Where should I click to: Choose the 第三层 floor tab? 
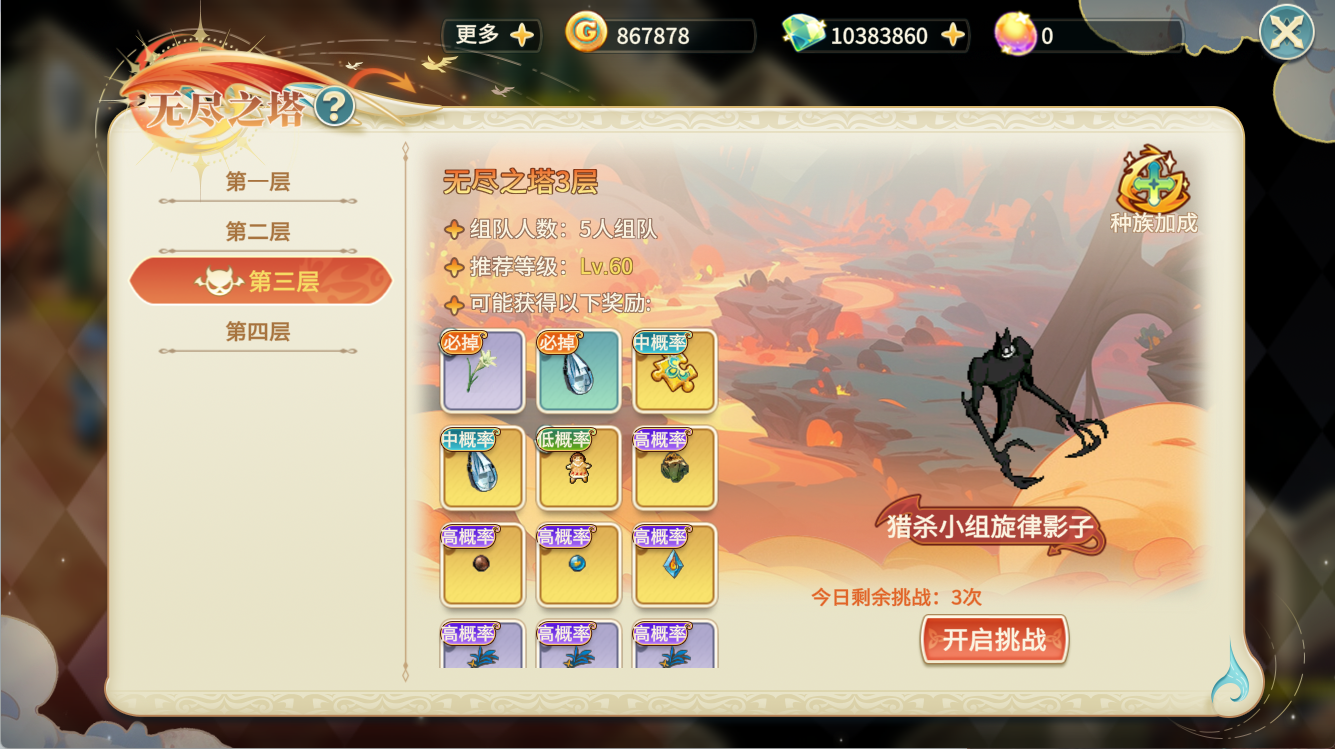pos(261,281)
